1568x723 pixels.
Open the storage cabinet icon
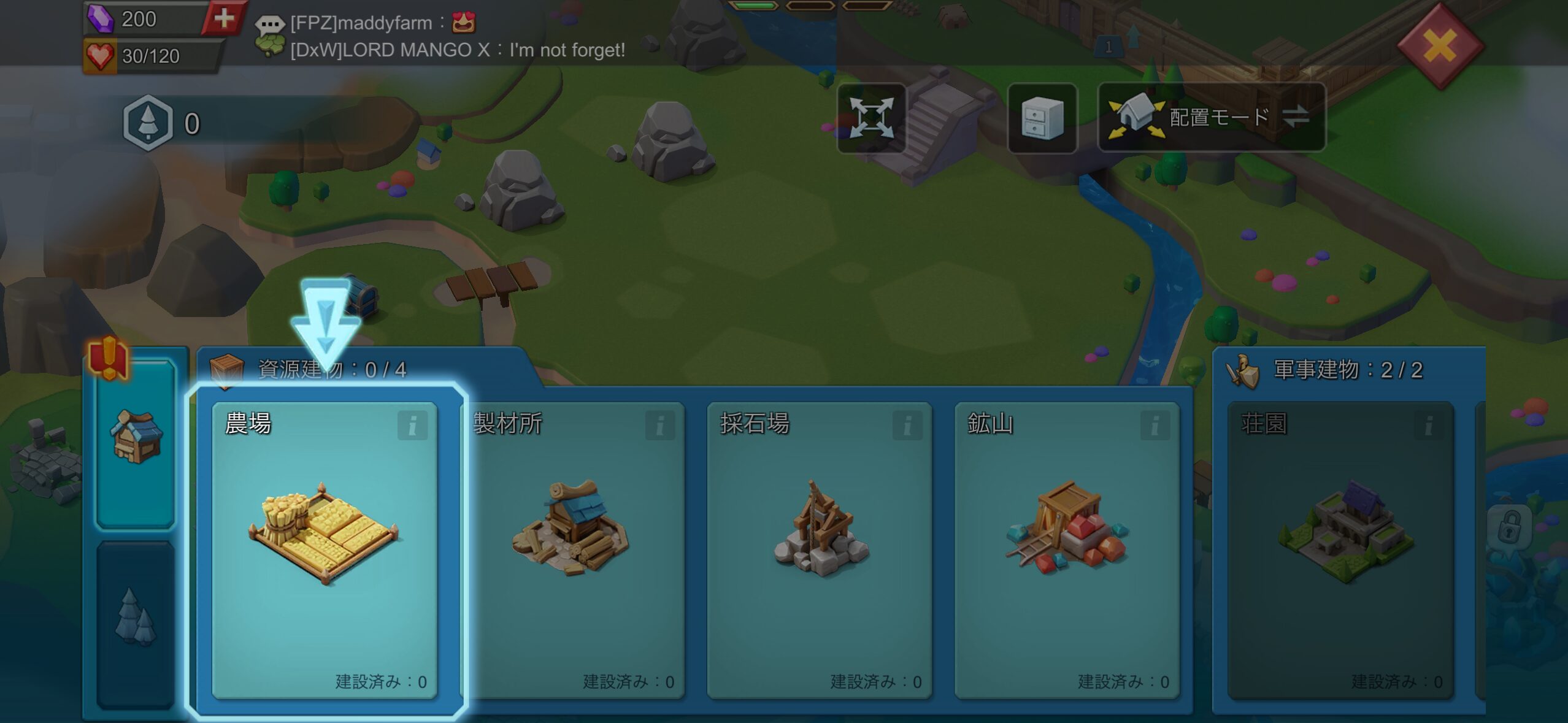(1042, 118)
